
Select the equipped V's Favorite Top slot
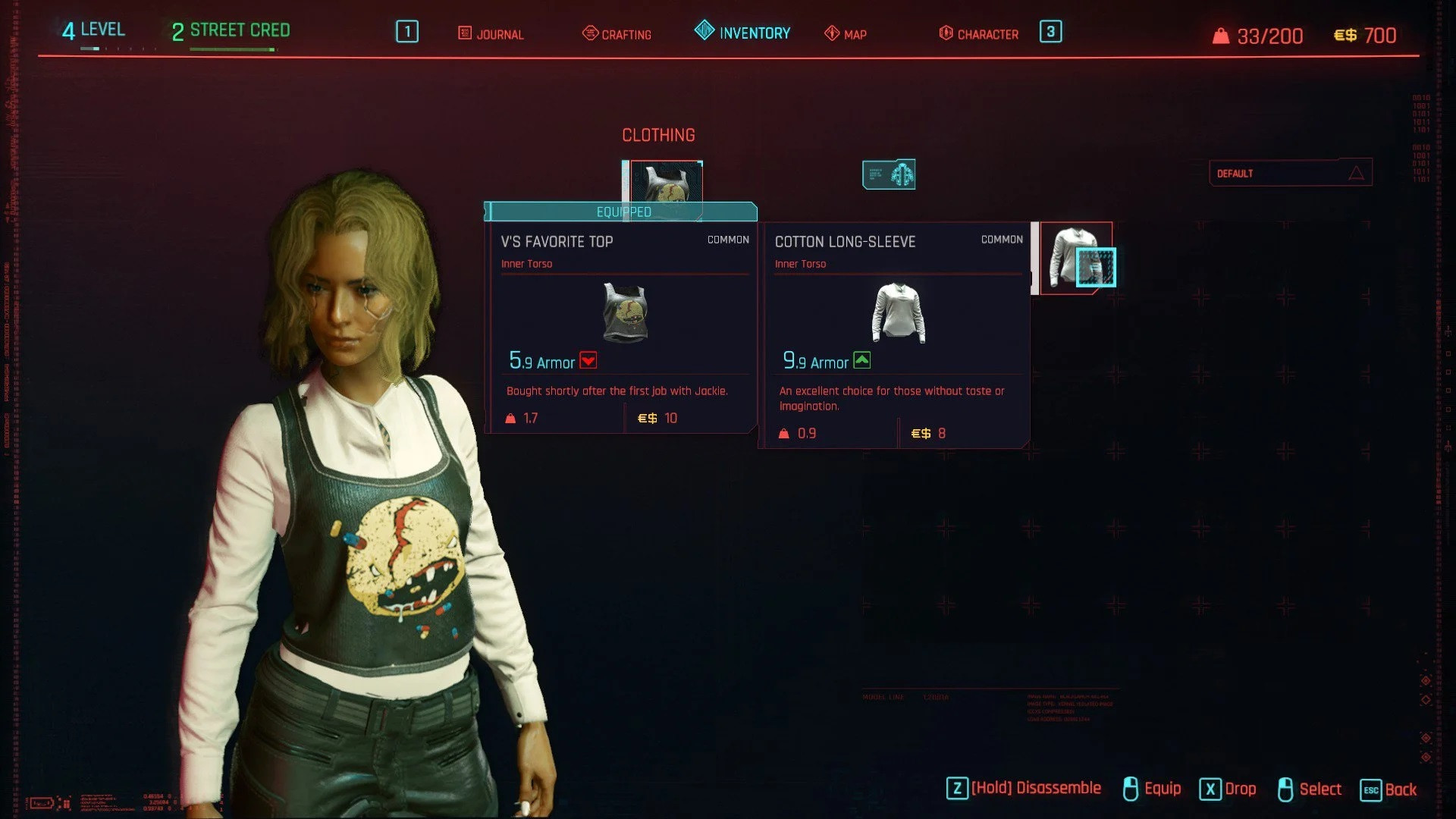coord(666,182)
